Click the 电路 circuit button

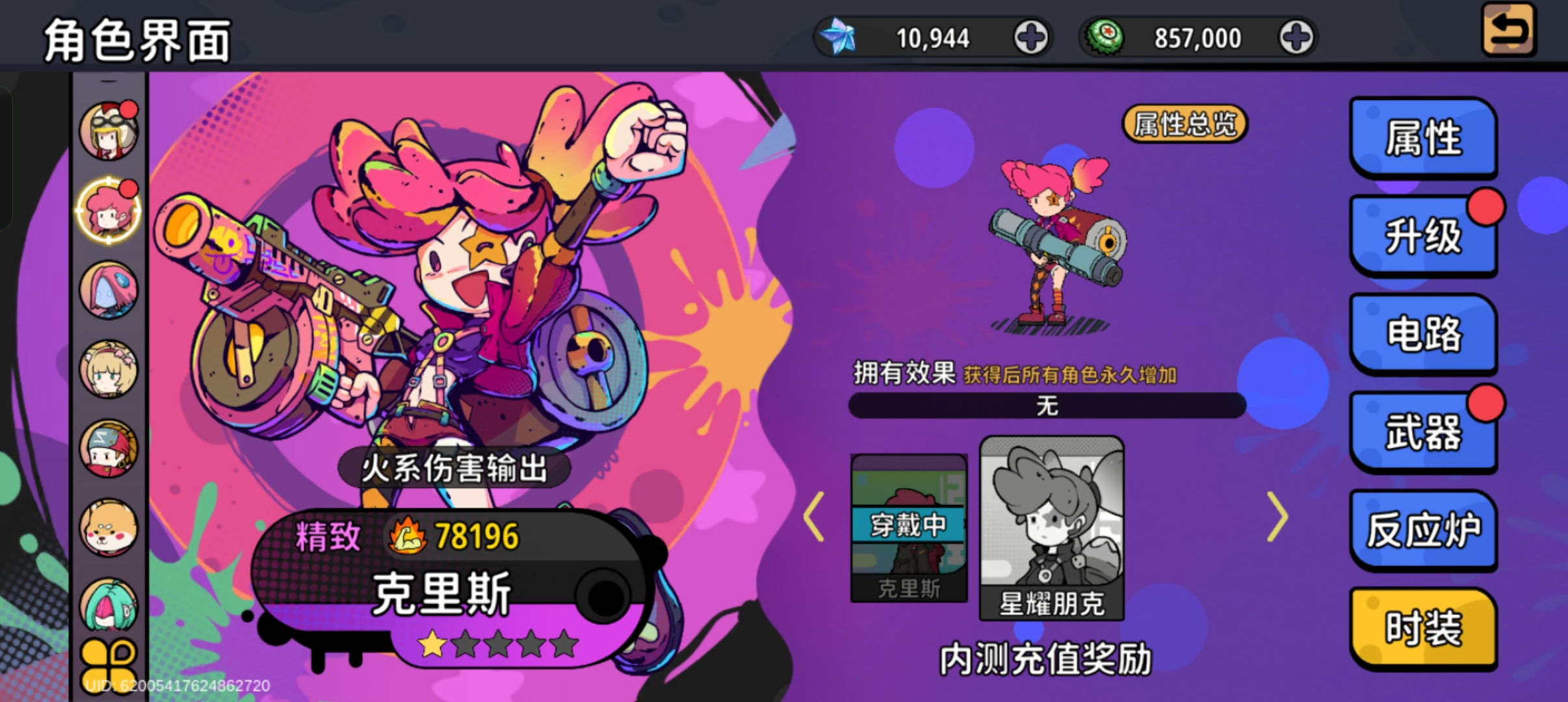(x=1424, y=333)
